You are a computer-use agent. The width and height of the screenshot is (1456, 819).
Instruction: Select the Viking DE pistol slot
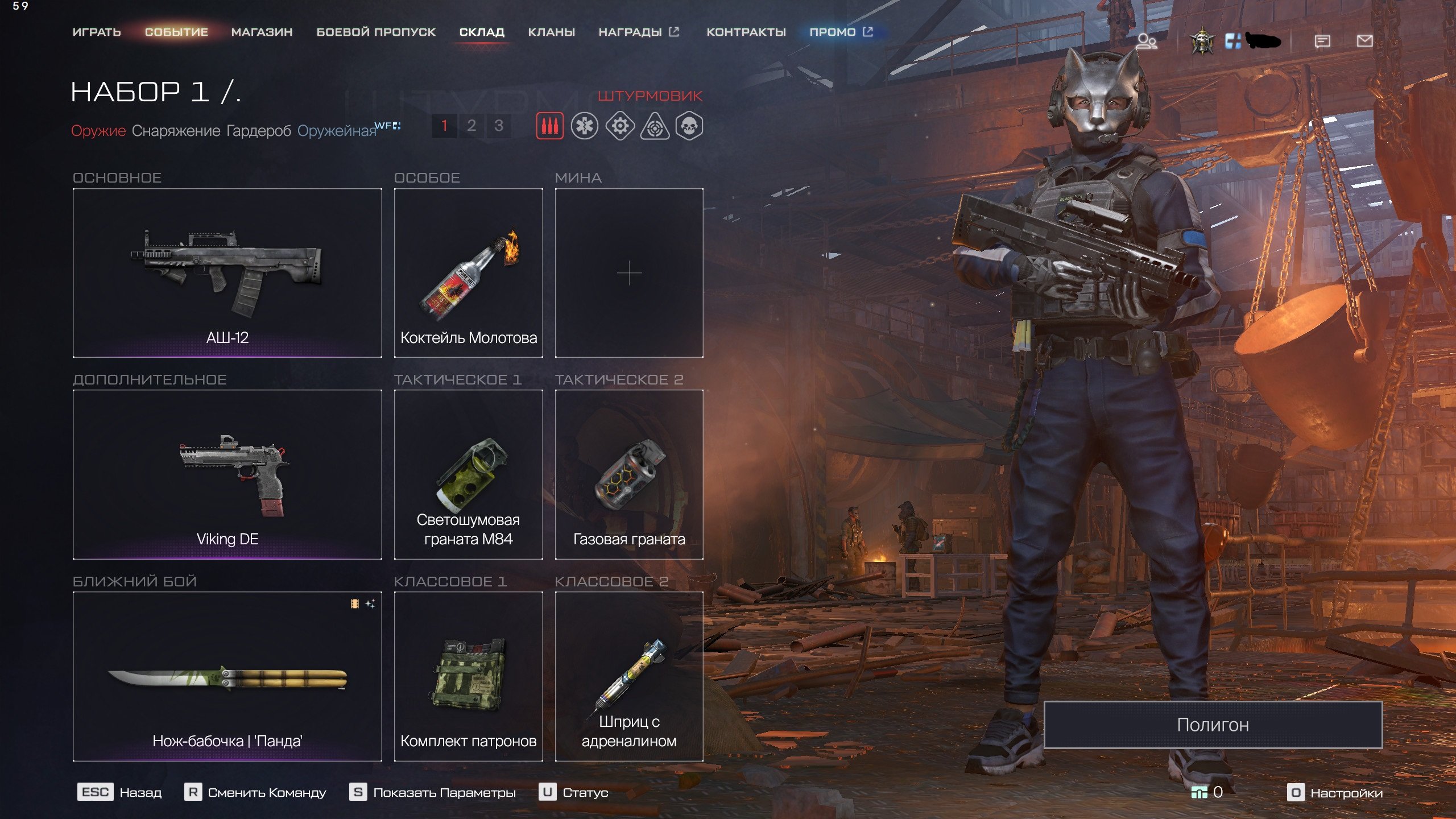(x=227, y=474)
